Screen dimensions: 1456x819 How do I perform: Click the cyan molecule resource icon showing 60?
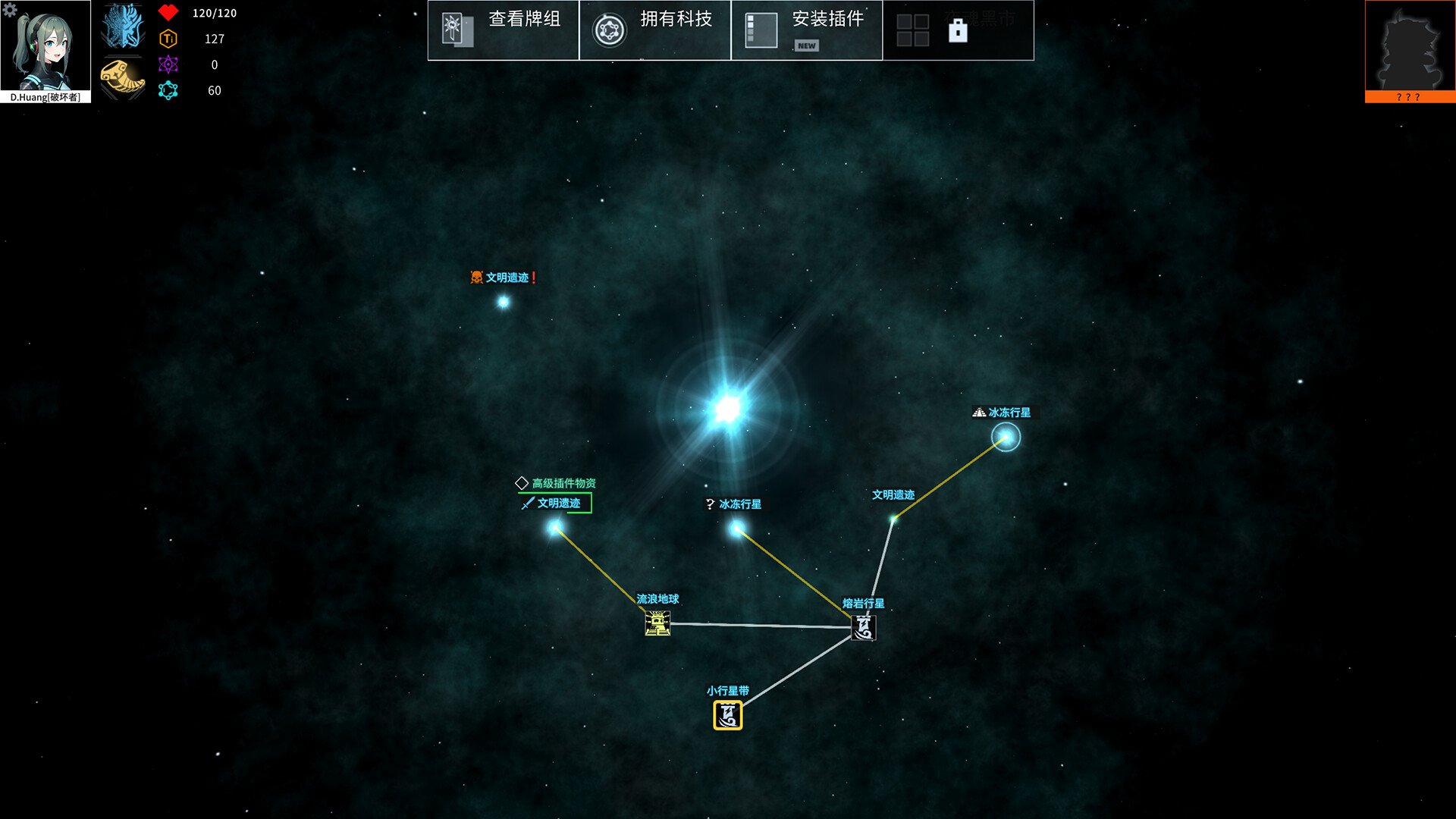point(168,90)
